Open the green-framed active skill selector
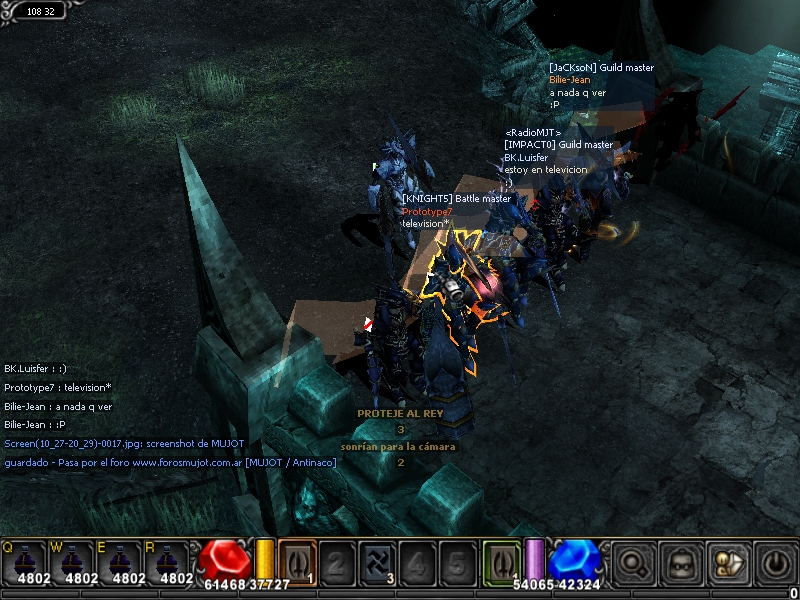The height and width of the screenshot is (600, 800). click(501, 562)
